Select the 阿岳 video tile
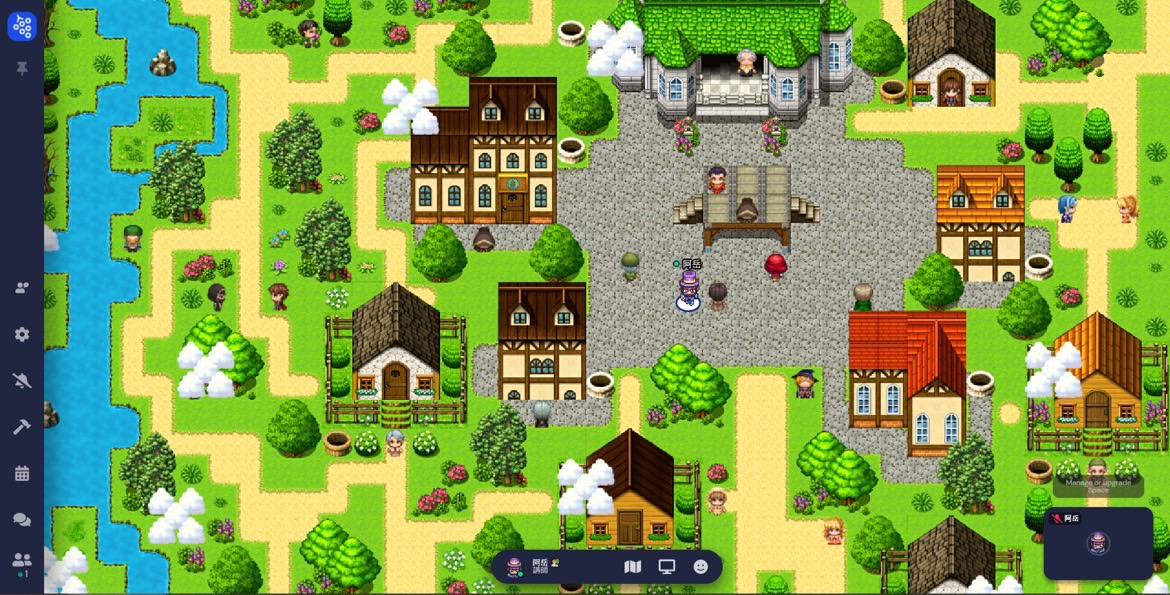 tap(1098, 544)
